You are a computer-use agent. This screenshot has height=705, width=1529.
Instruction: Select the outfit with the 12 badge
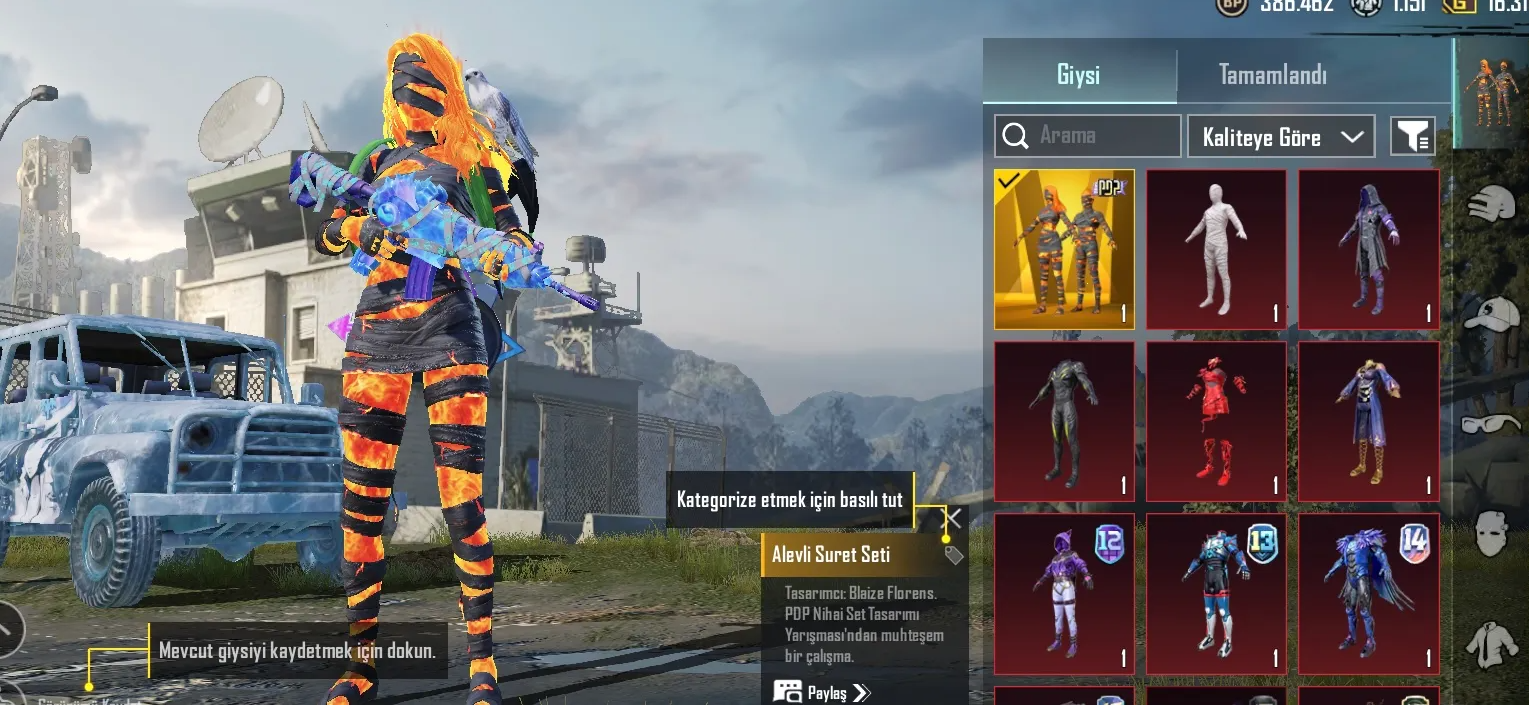click(x=1064, y=593)
